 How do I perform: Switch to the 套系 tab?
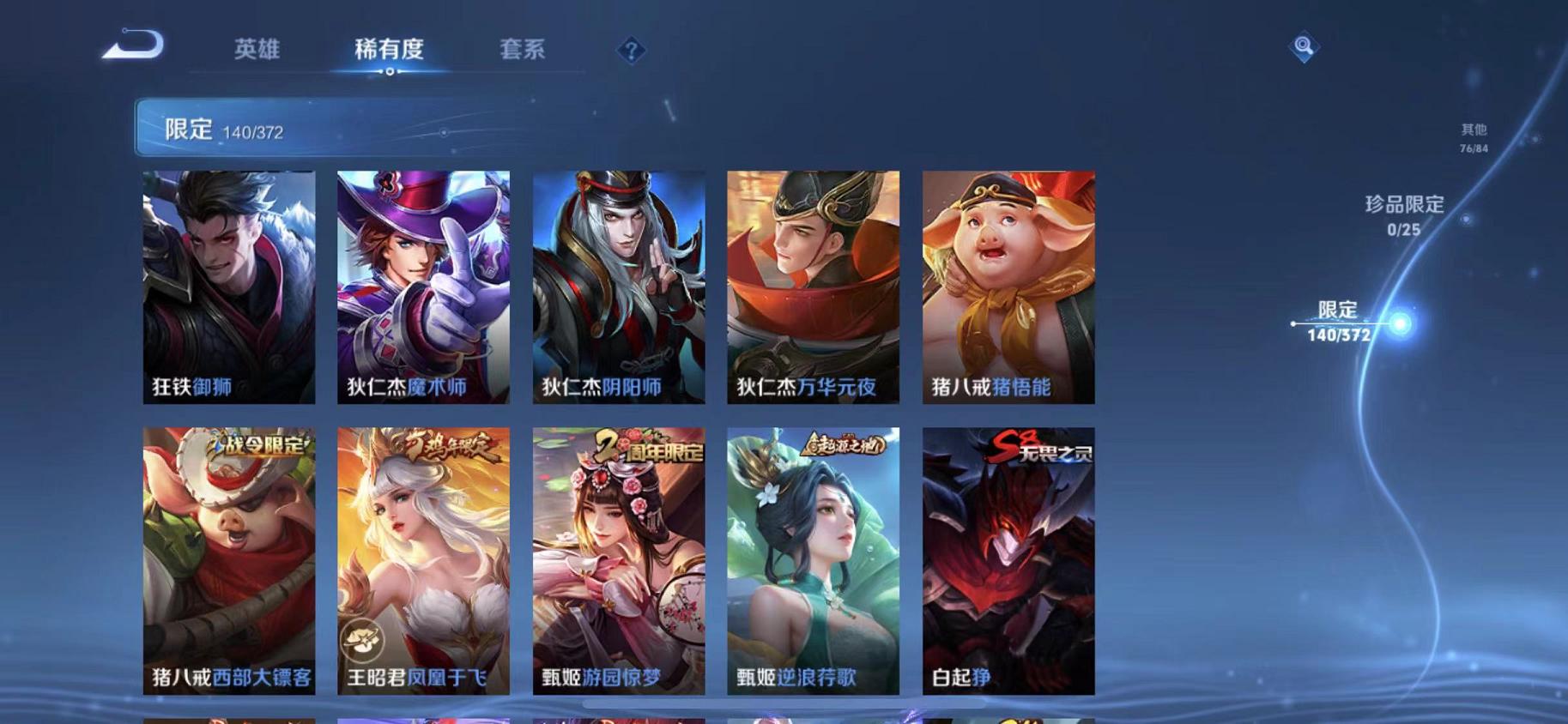(x=524, y=50)
